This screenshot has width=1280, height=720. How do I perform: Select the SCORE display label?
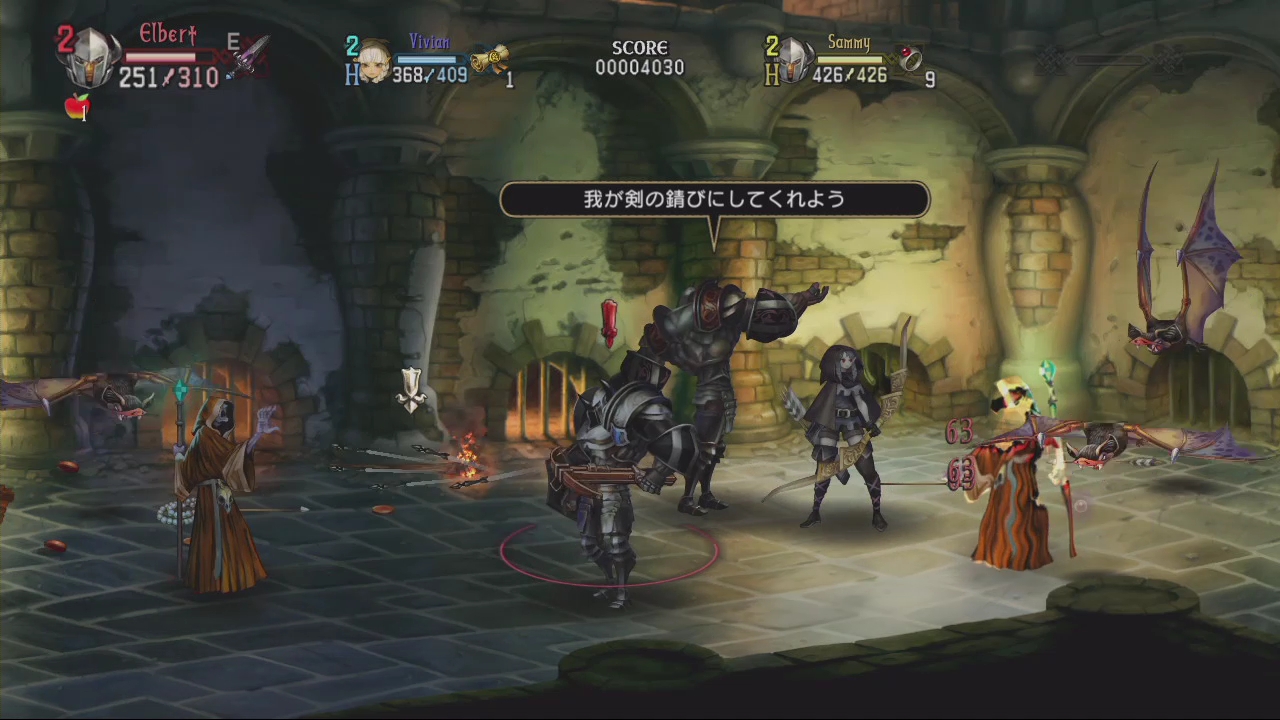tap(640, 46)
